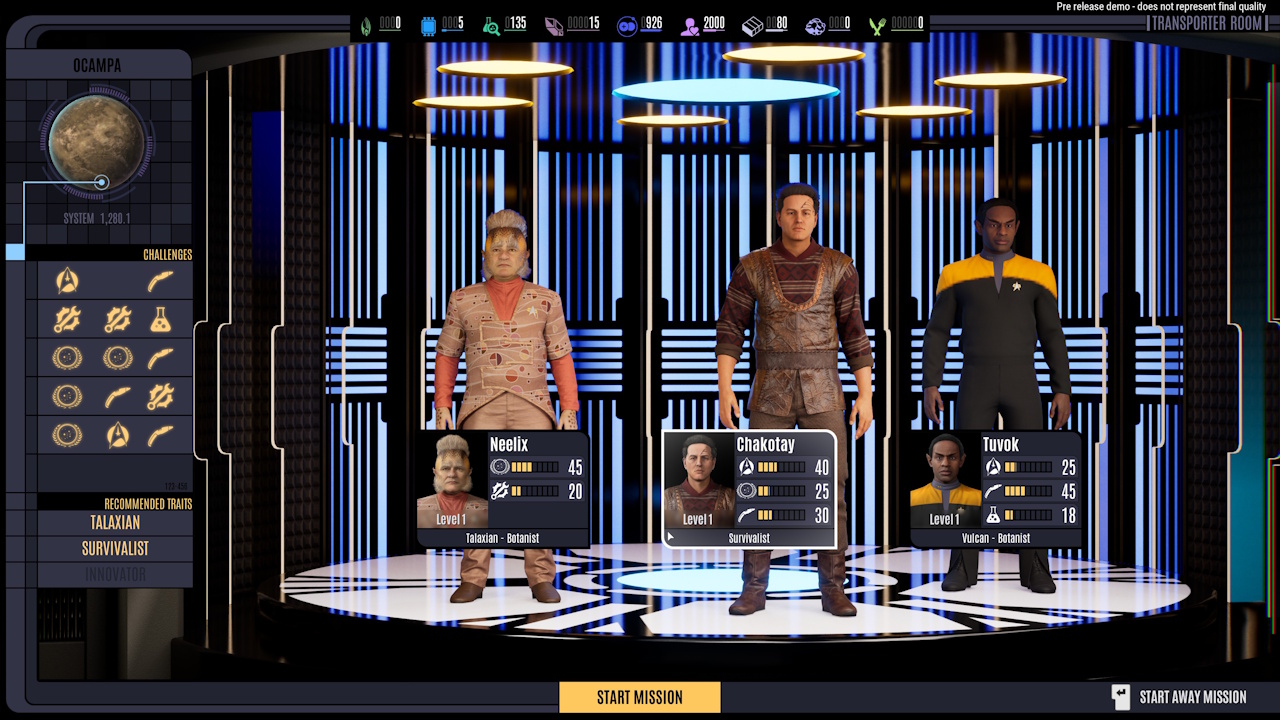Toggle the Talaxian recommended trait
The width and height of the screenshot is (1280, 720).
point(113,522)
